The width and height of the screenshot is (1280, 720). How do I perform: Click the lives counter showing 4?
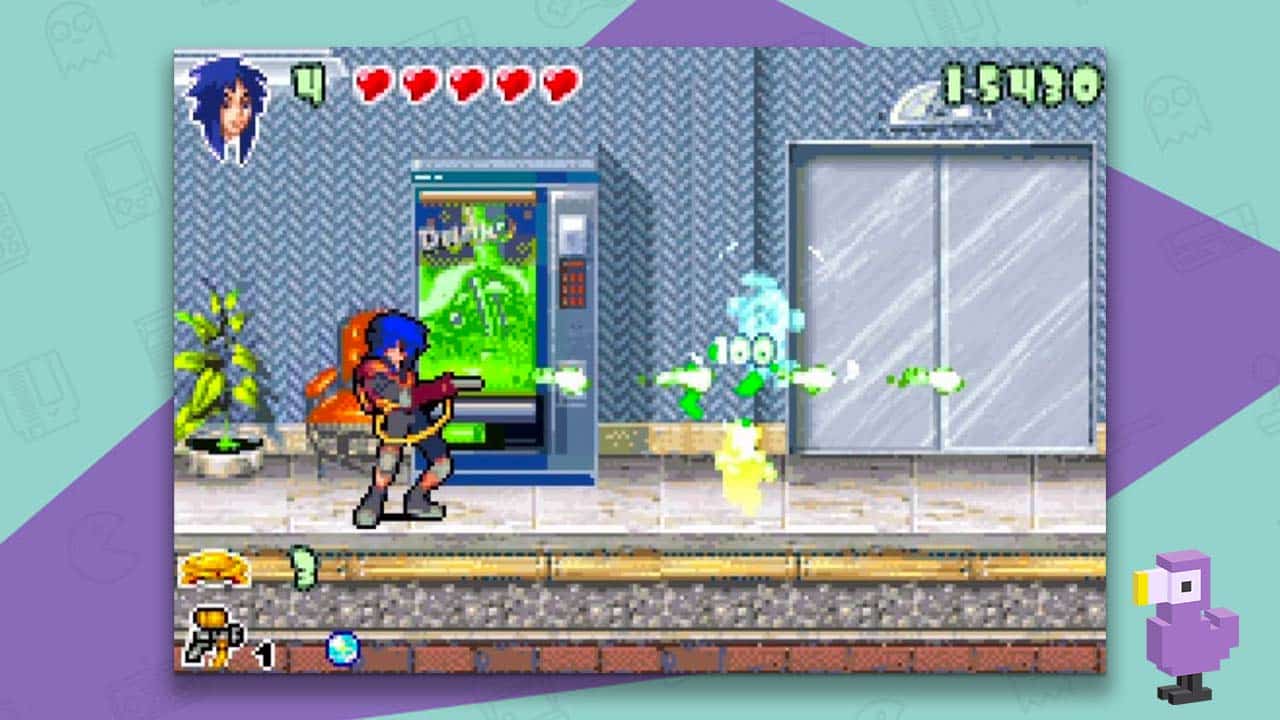click(x=310, y=80)
